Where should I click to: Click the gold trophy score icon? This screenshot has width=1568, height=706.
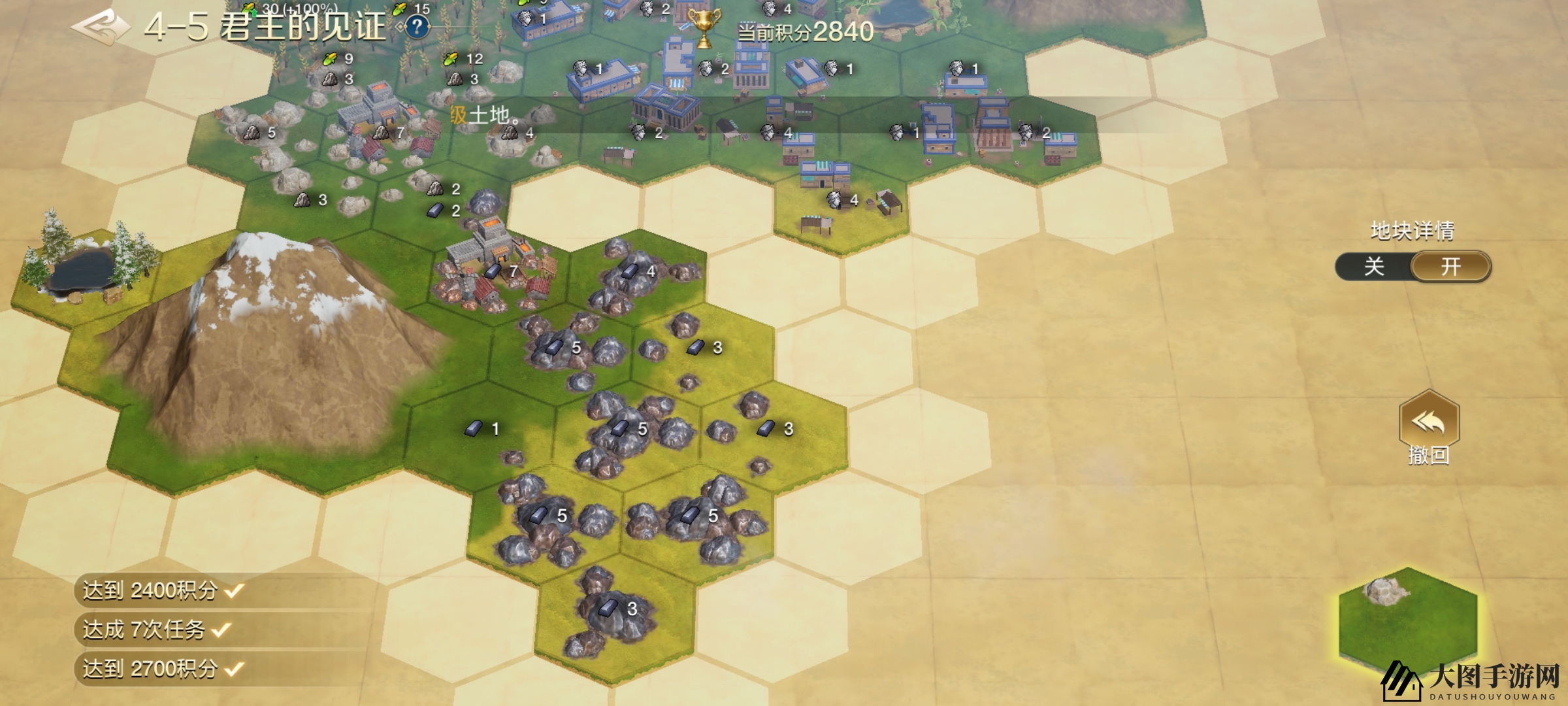coord(704,27)
